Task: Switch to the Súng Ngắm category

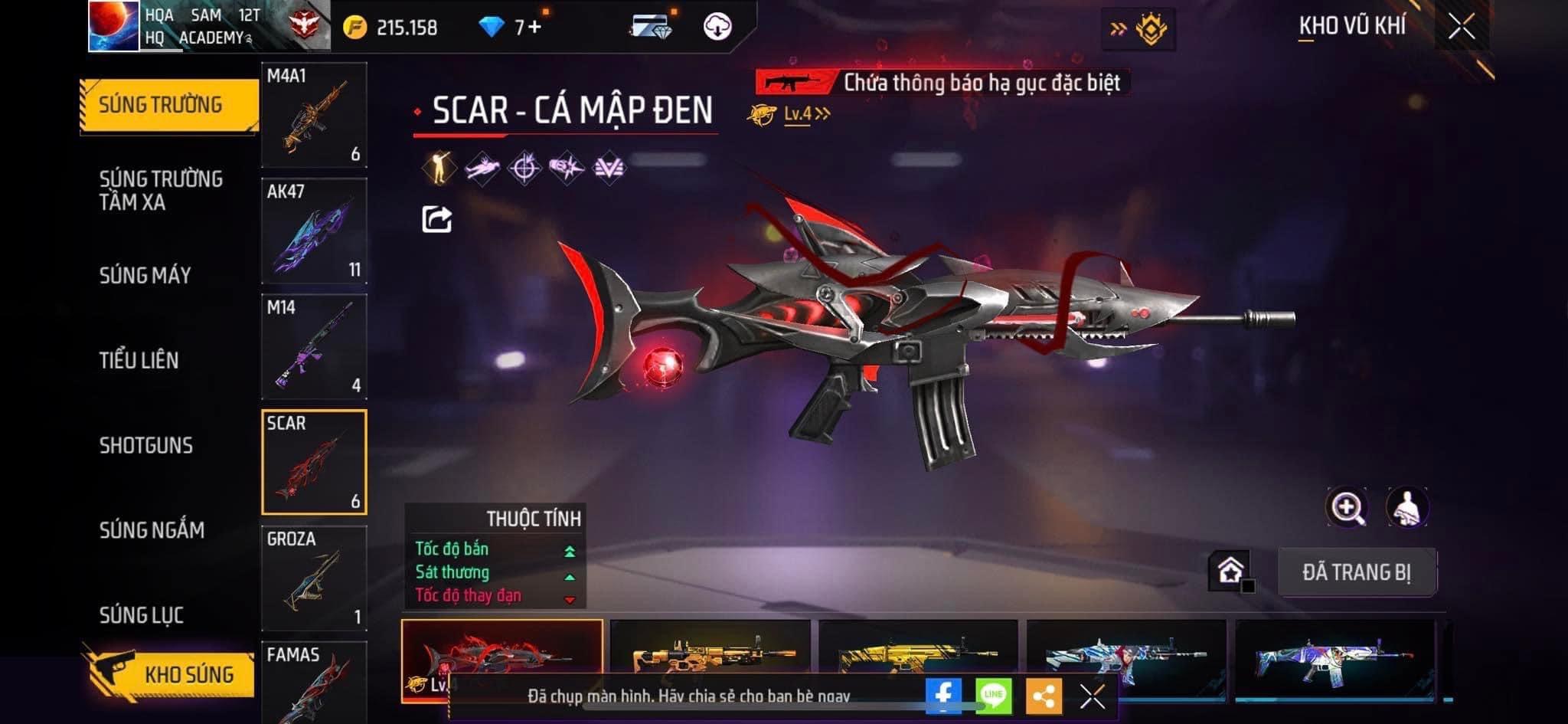Action: [152, 529]
